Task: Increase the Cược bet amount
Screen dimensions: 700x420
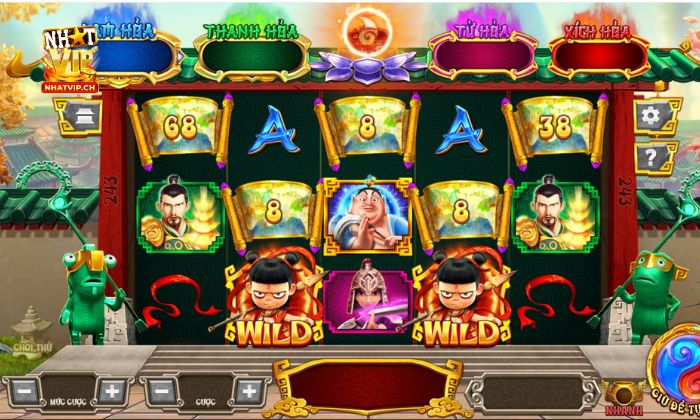Action: click(x=246, y=390)
